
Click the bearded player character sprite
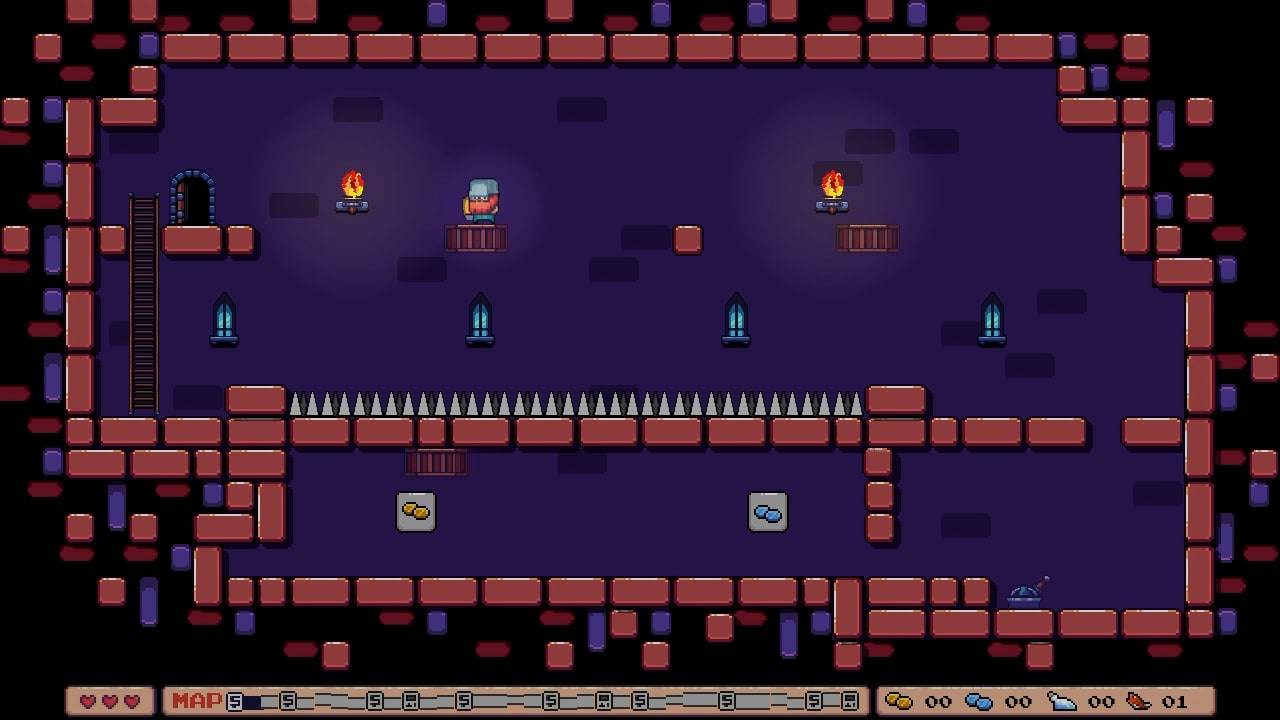[481, 201]
